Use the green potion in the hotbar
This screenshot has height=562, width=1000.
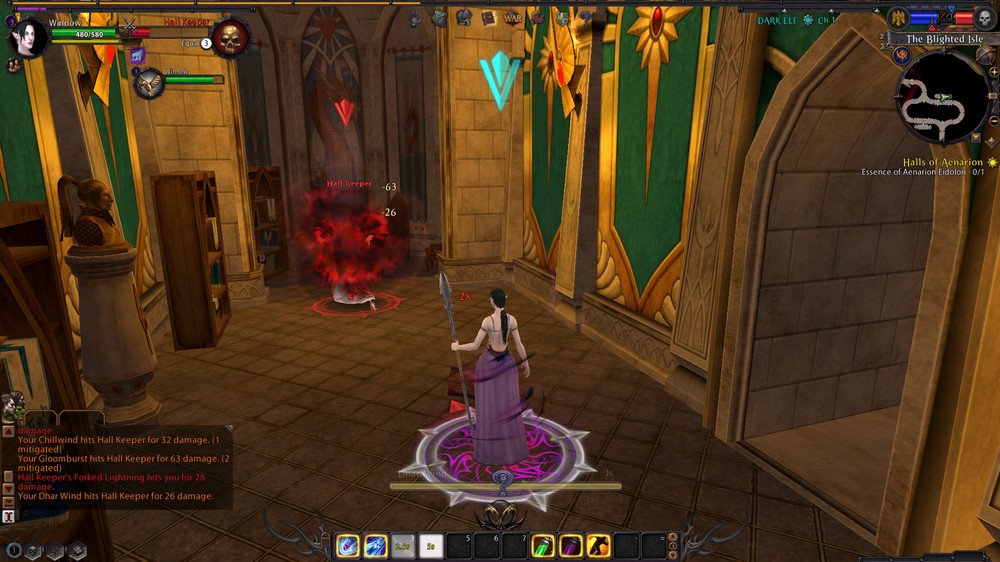543,546
